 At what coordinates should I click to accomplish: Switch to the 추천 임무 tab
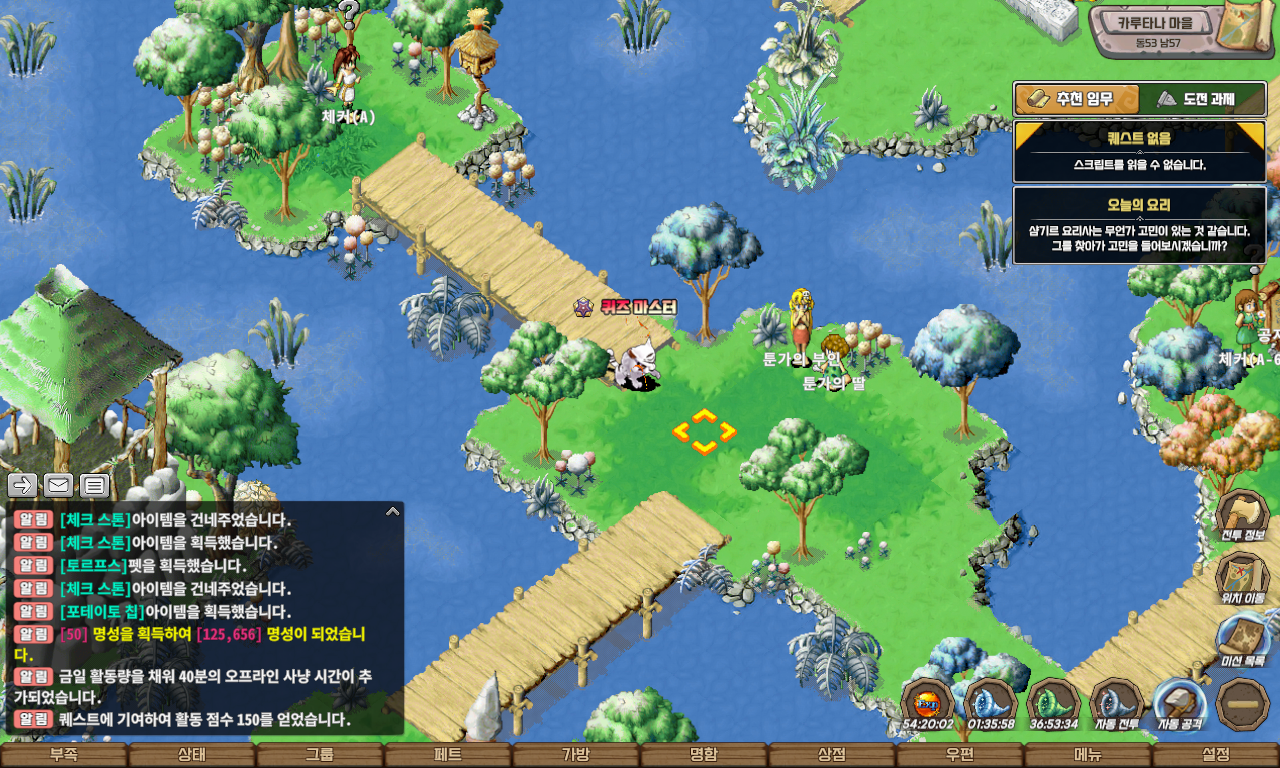1077,99
